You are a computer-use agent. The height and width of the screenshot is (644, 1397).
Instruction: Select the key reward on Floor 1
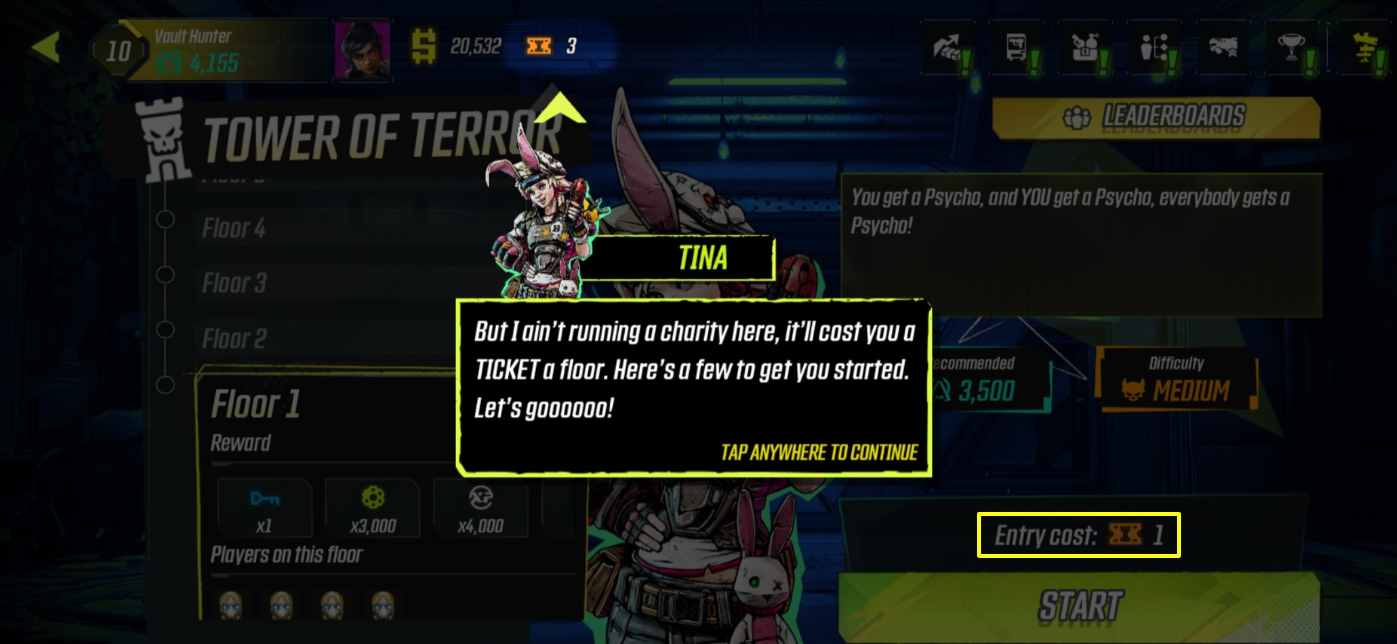264,508
